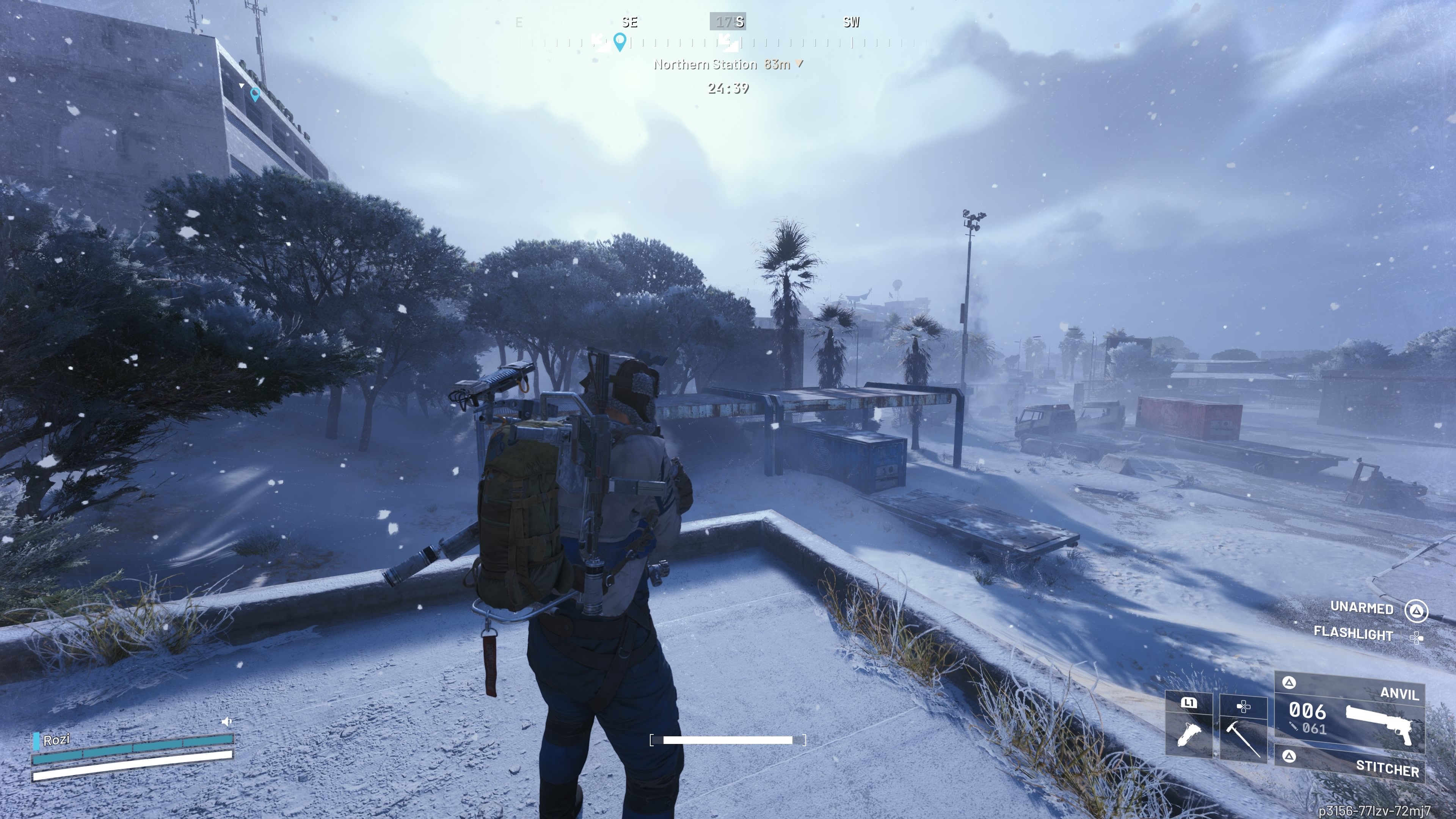Click the blue location marker on the building

tap(255, 94)
